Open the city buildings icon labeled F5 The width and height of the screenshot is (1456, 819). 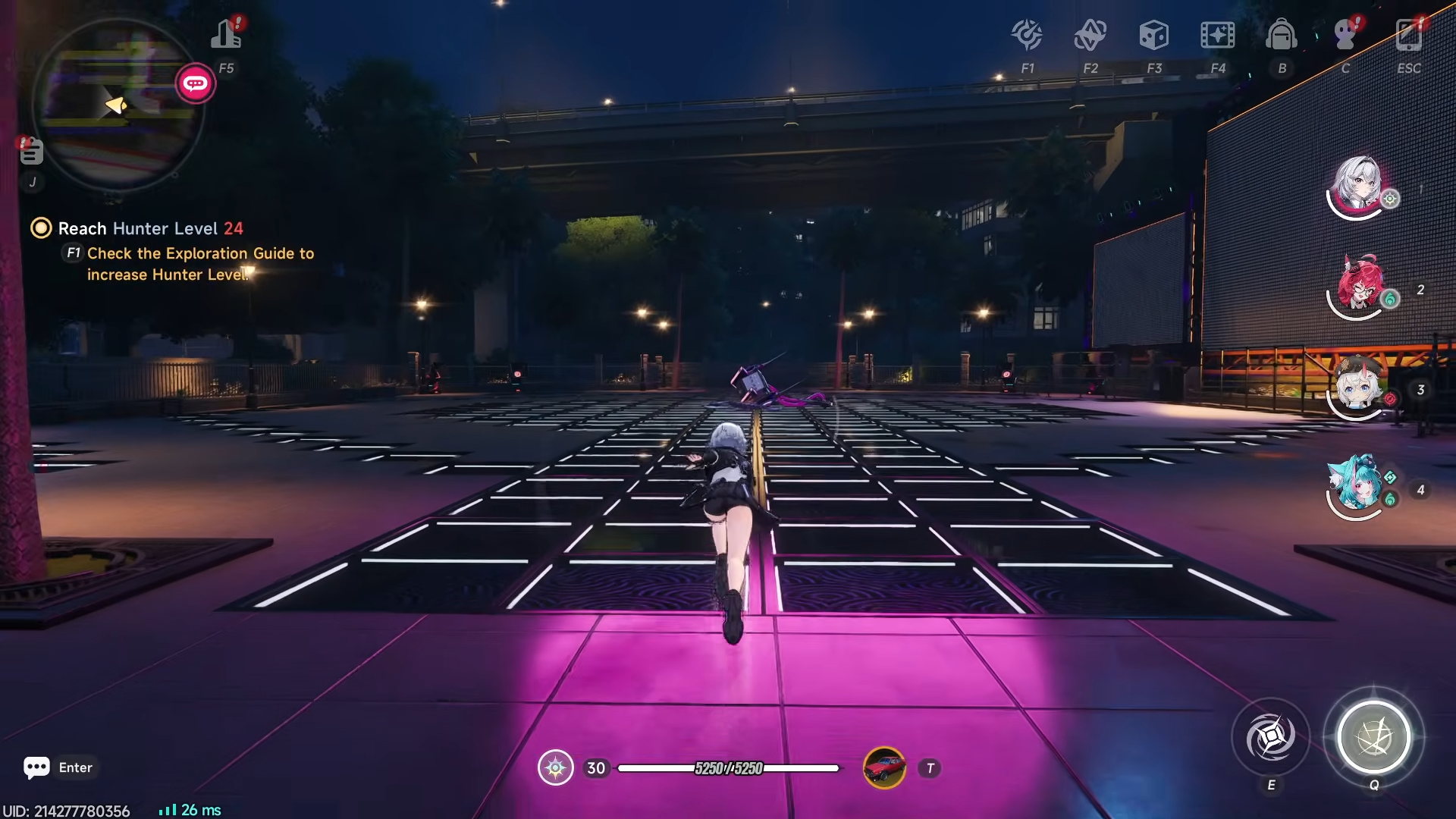pos(226,35)
